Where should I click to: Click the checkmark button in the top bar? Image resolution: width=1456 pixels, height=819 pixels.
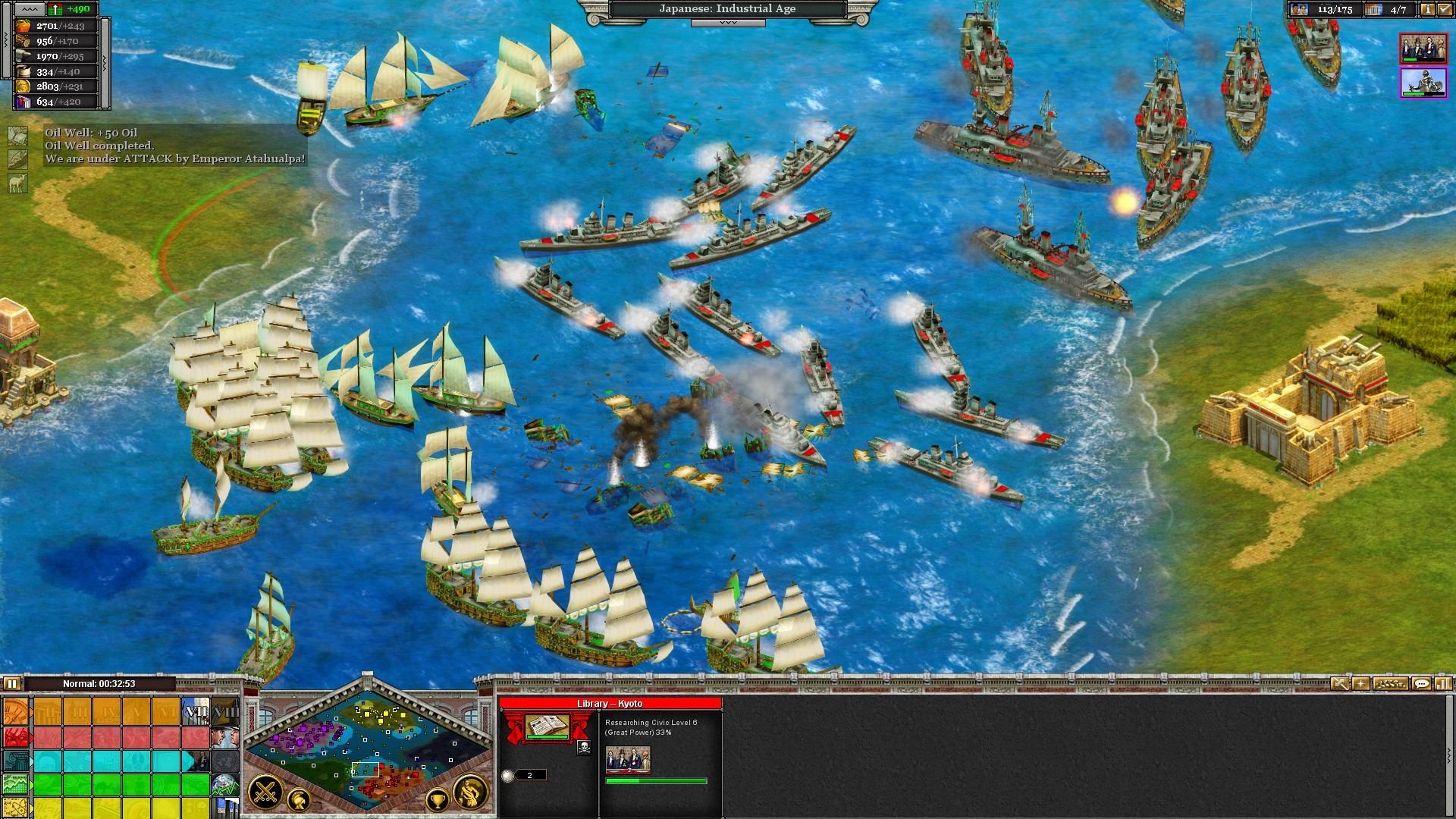point(1445,10)
